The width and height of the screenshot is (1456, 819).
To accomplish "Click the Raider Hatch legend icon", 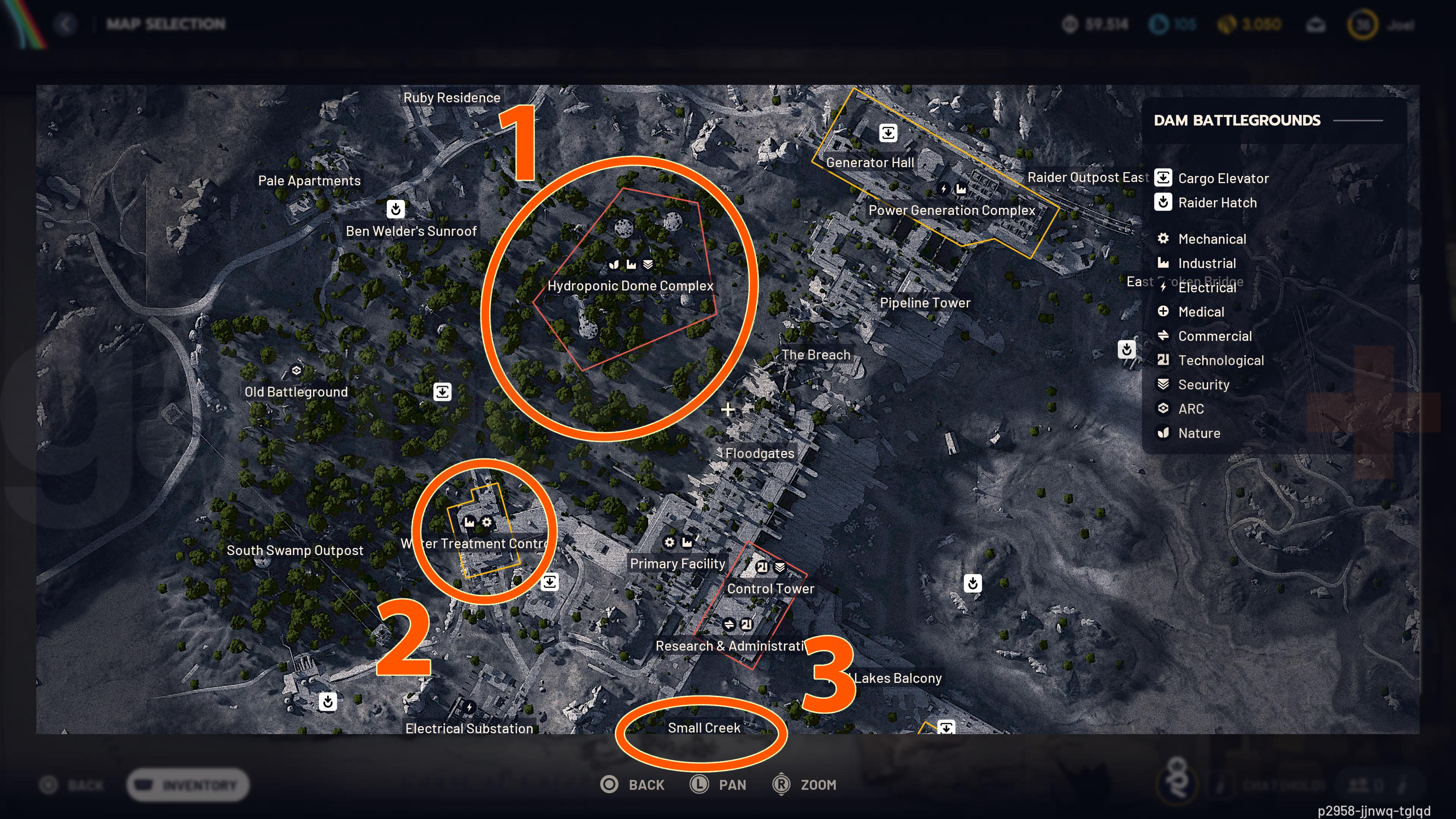I will pyautogui.click(x=1163, y=202).
